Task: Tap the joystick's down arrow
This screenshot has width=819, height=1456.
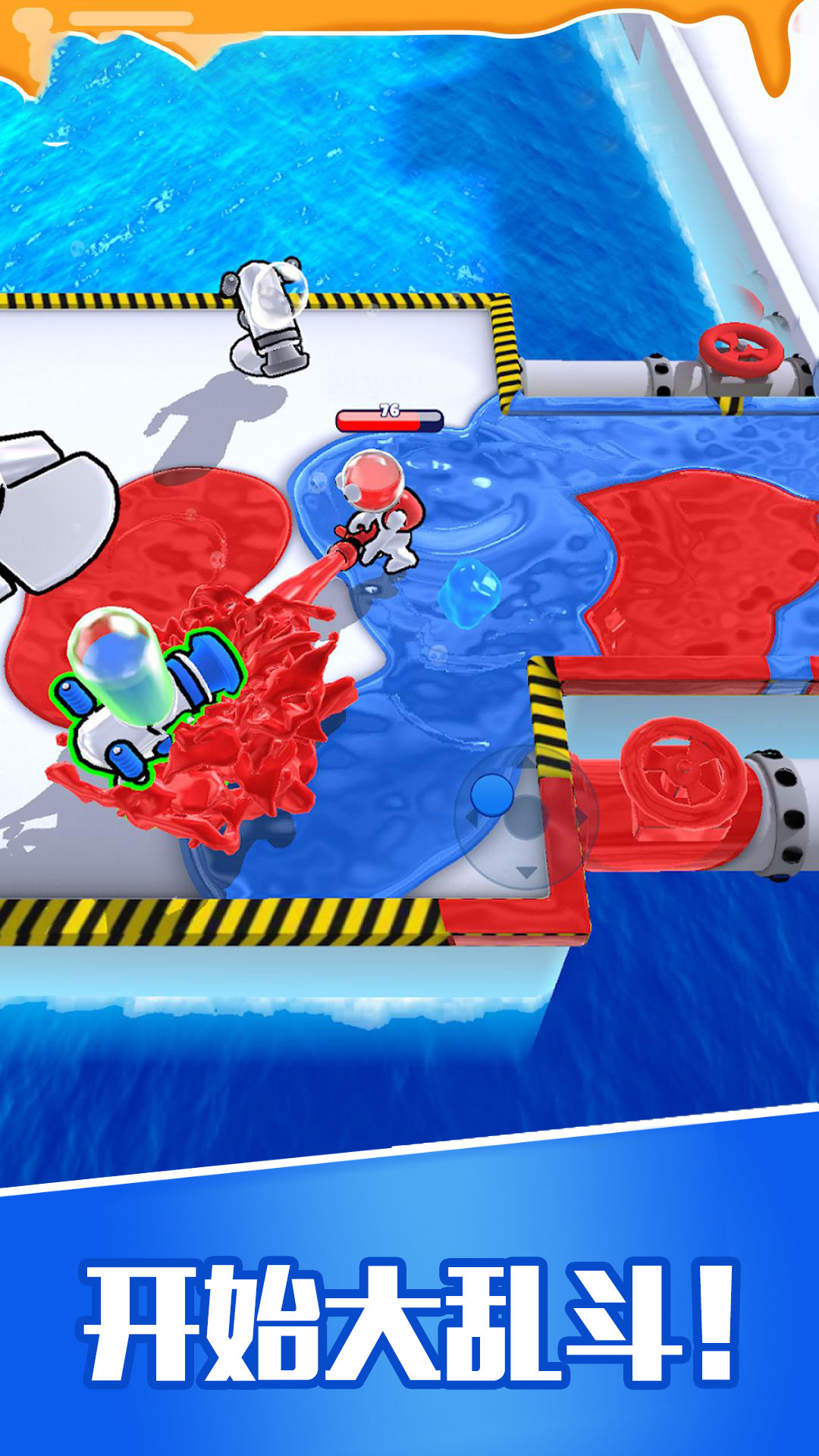Action: point(526,872)
